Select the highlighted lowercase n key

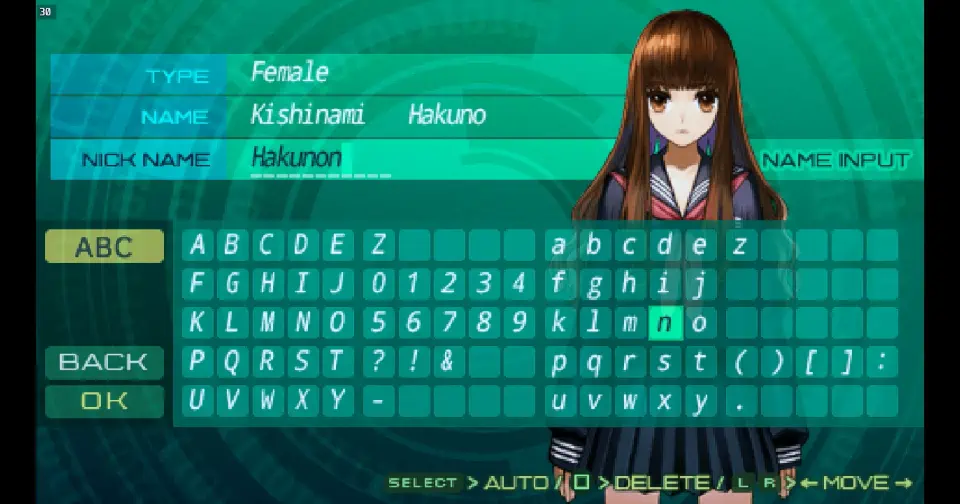click(x=664, y=323)
